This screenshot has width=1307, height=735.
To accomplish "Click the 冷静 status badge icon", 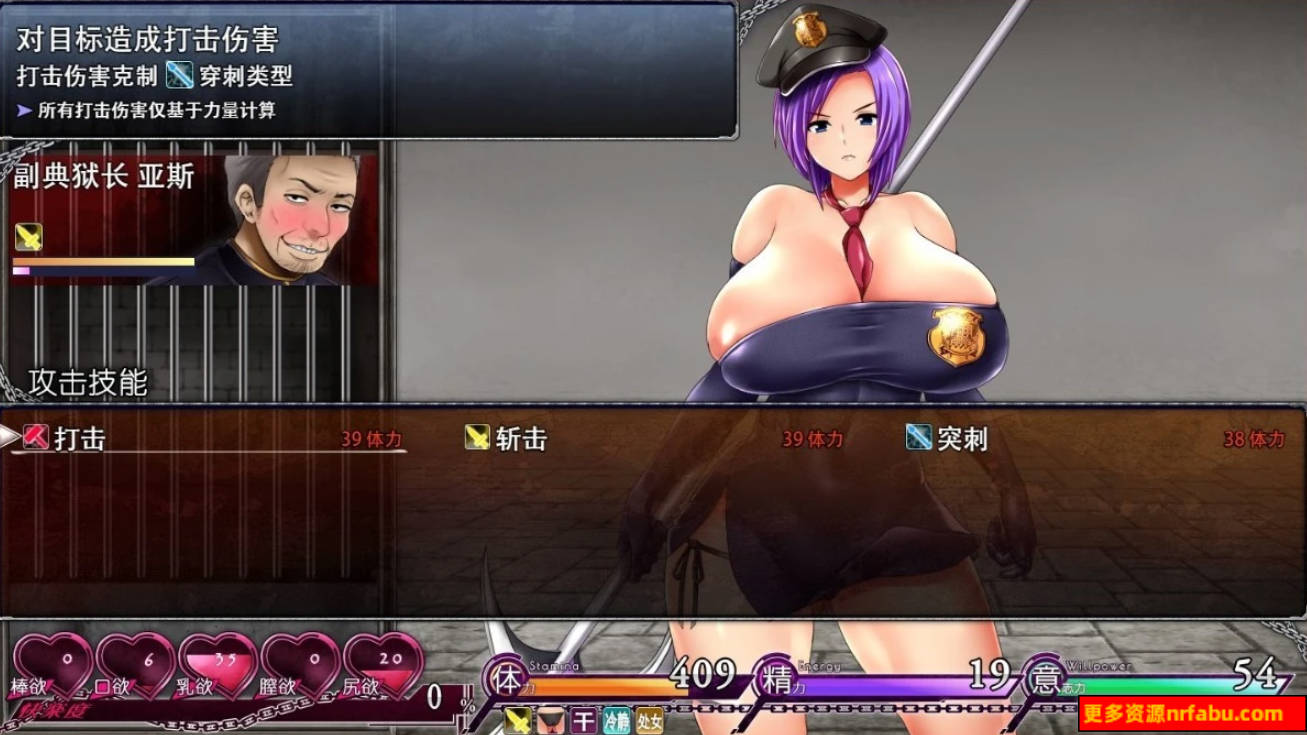I will pos(616,720).
